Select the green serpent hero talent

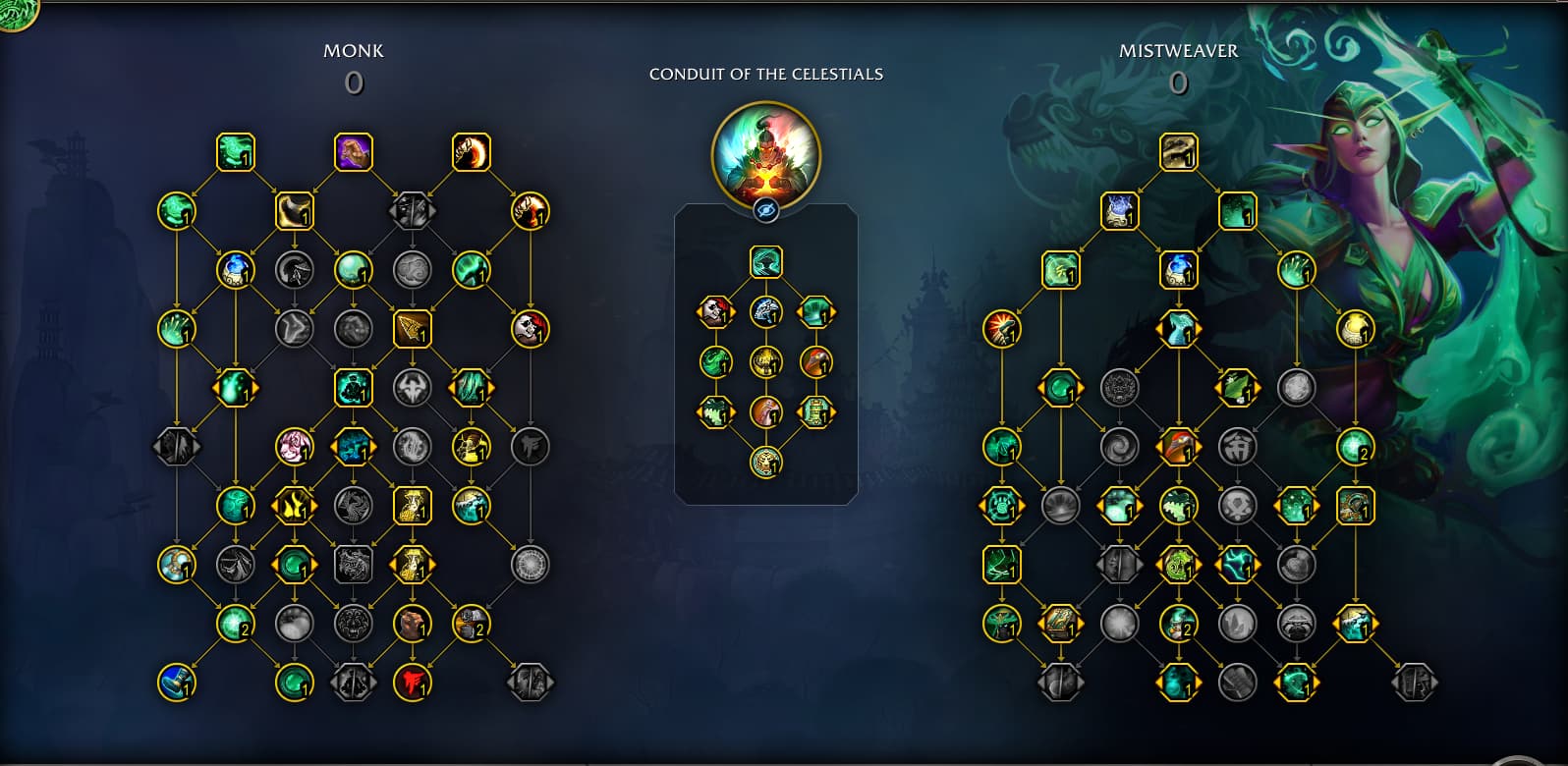(716, 362)
